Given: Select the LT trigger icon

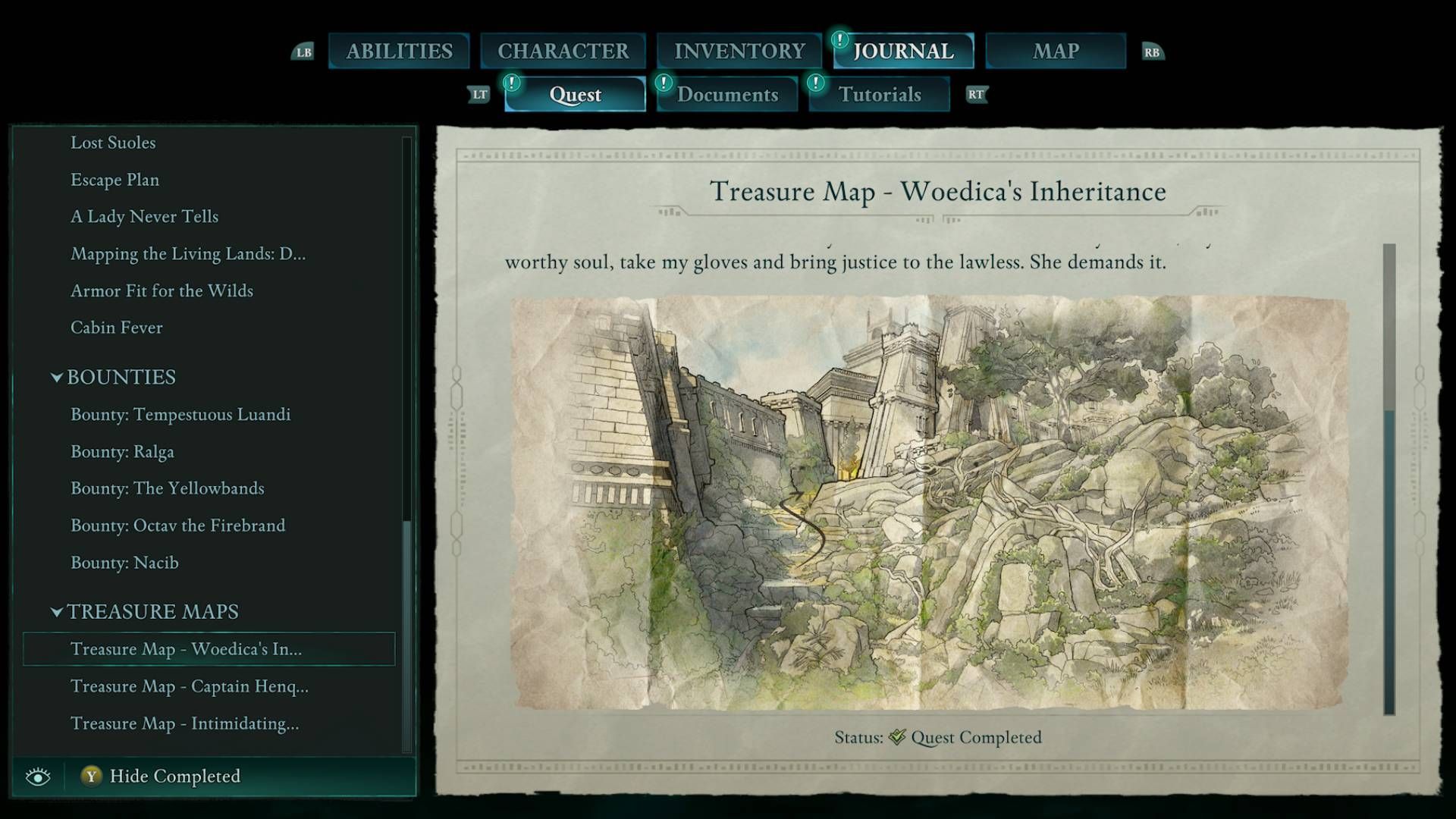Looking at the screenshot, I should point(479,95).
